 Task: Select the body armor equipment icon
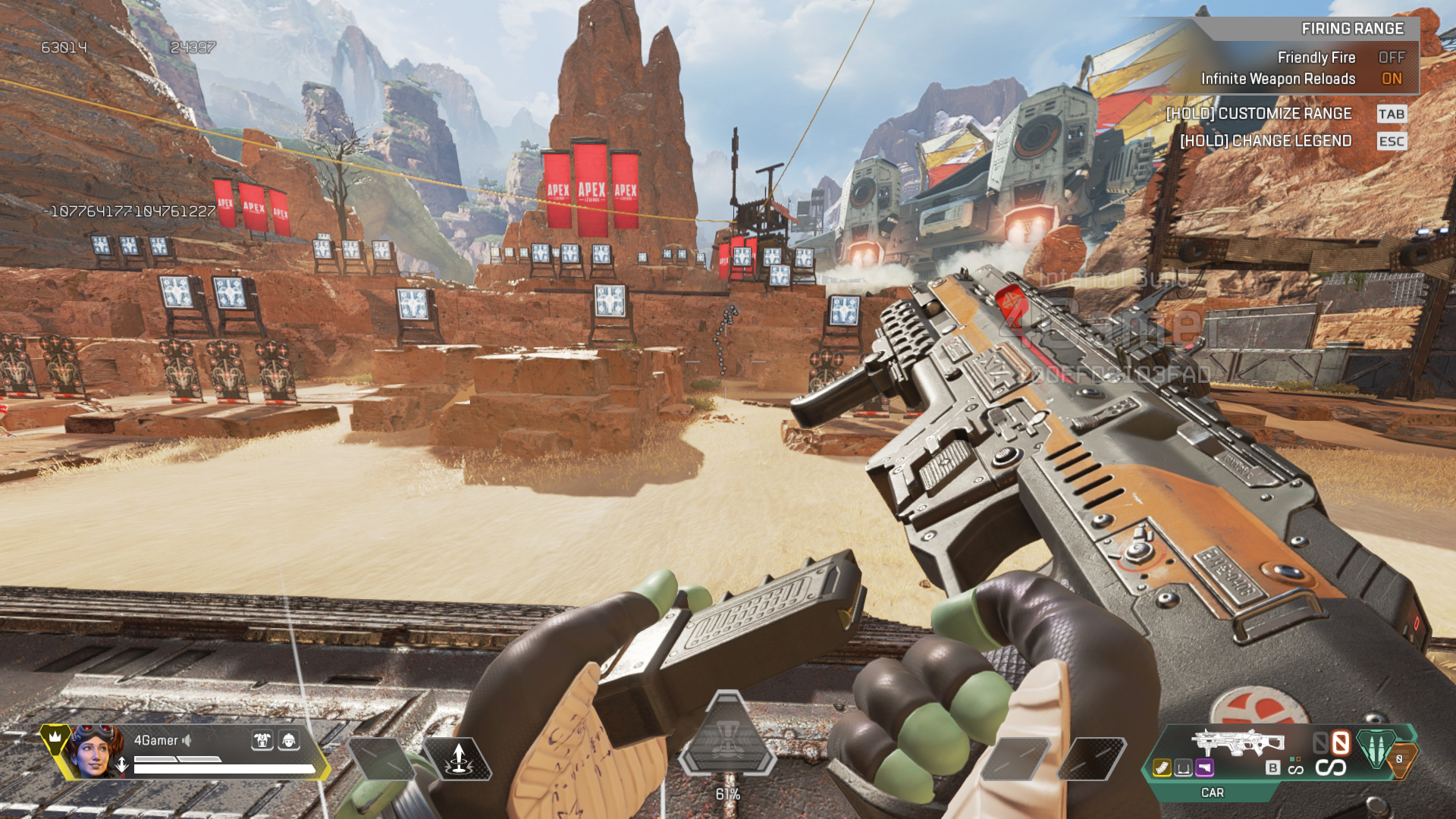262,740
